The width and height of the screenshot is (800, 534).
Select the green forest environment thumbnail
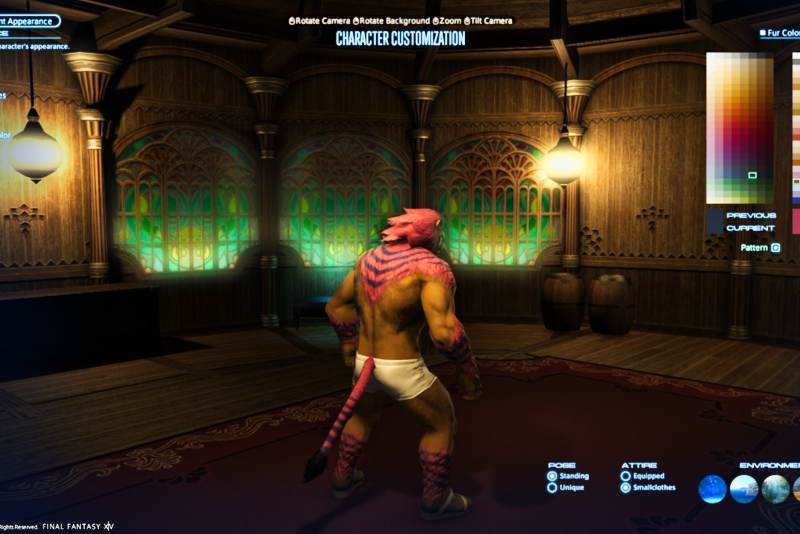[775, 489]
